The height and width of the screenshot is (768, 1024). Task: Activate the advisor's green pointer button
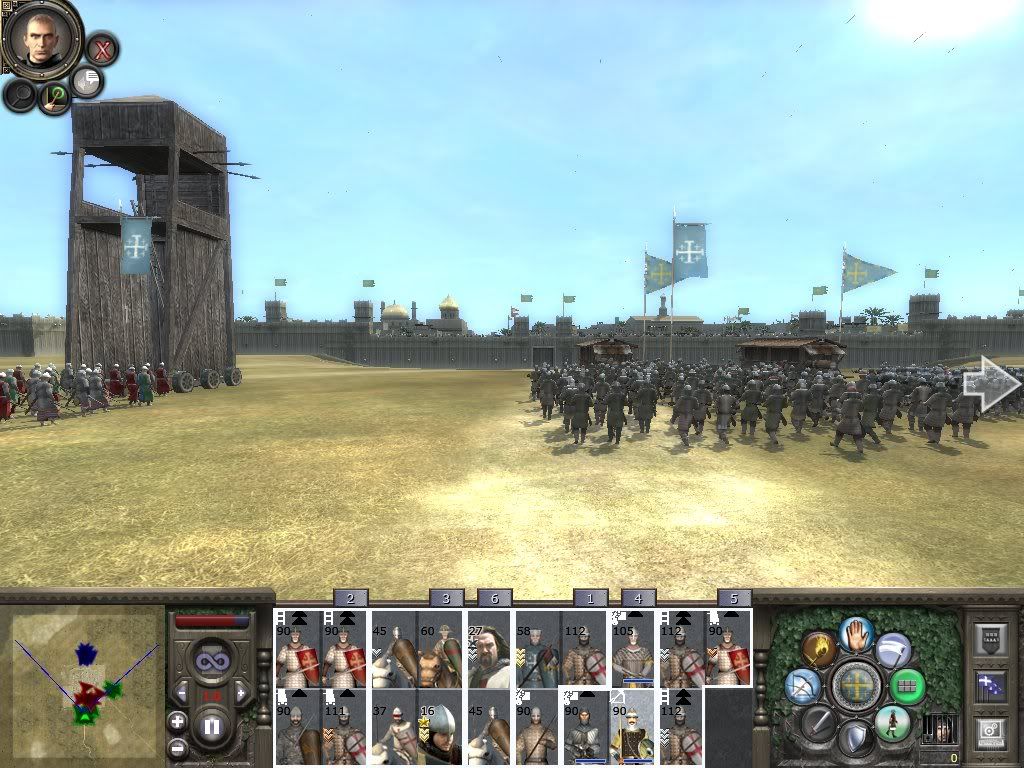(x=54, y=96)
